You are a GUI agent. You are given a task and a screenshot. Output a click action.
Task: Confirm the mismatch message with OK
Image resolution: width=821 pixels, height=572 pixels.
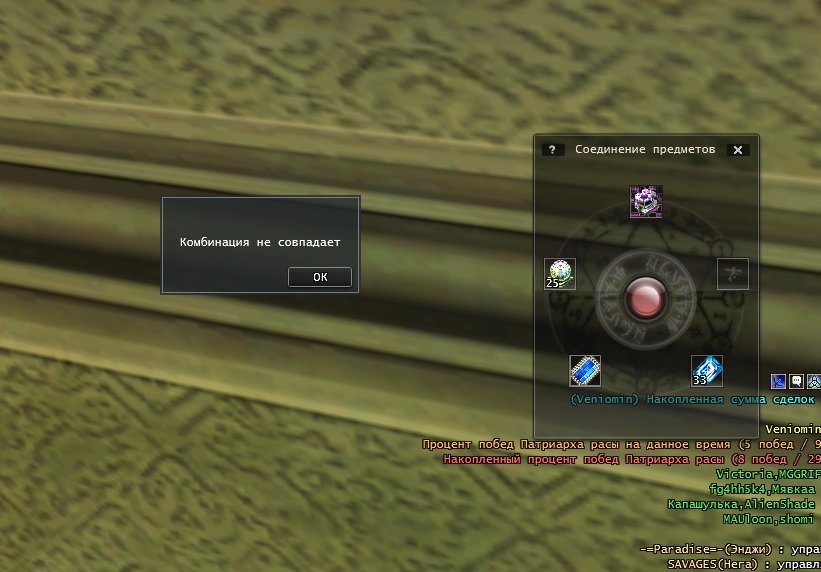320,277
